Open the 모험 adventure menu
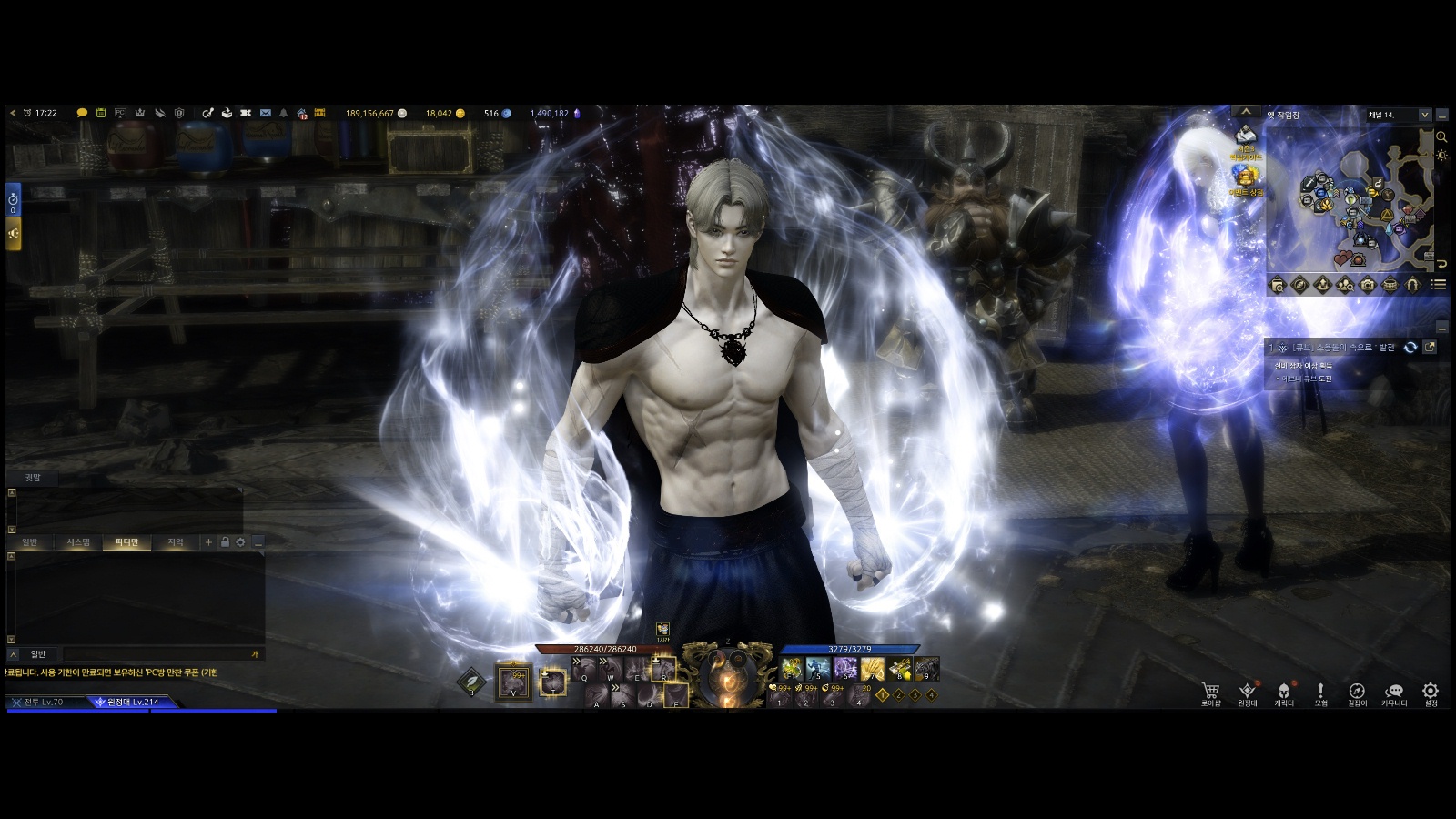The image size is (1456, 819). [x=1320, y=693]
